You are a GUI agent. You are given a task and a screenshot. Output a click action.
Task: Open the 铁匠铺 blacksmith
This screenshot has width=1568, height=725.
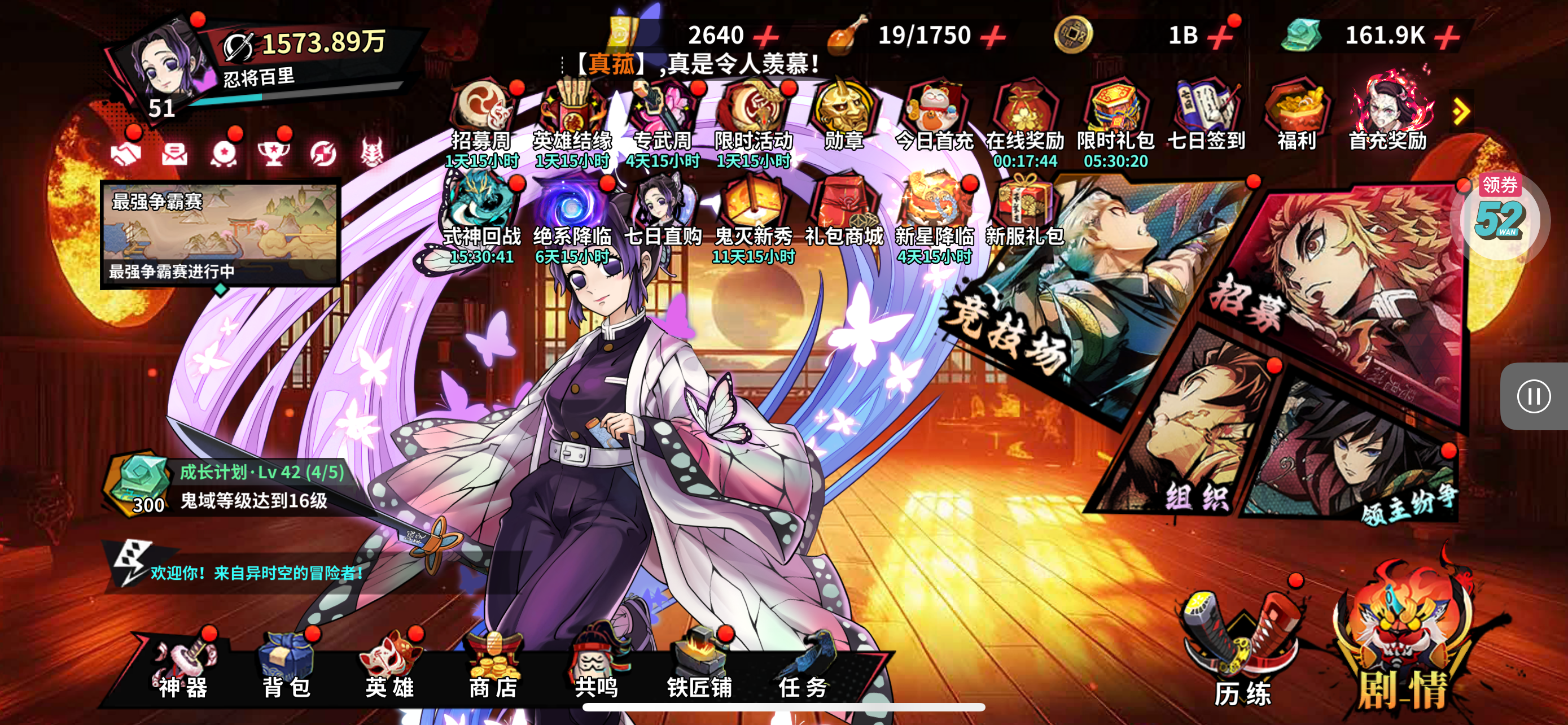(700, 667)
